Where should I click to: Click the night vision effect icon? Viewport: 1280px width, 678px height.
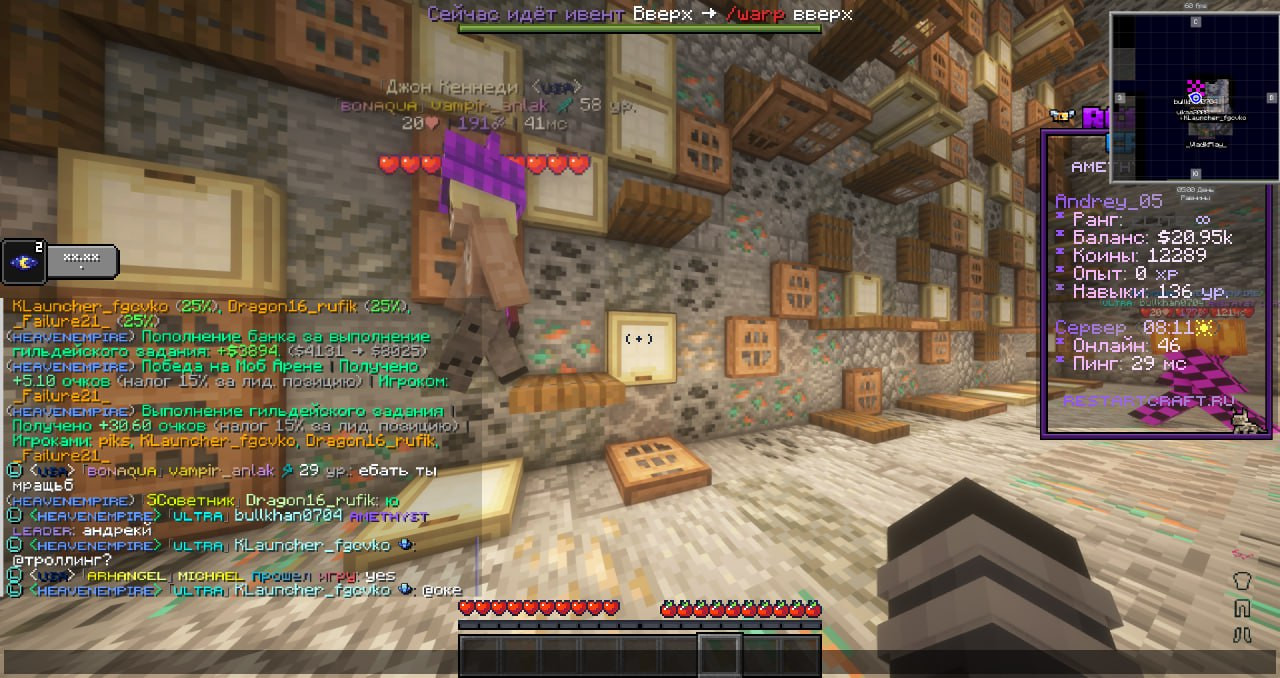(x=22, y=262)
